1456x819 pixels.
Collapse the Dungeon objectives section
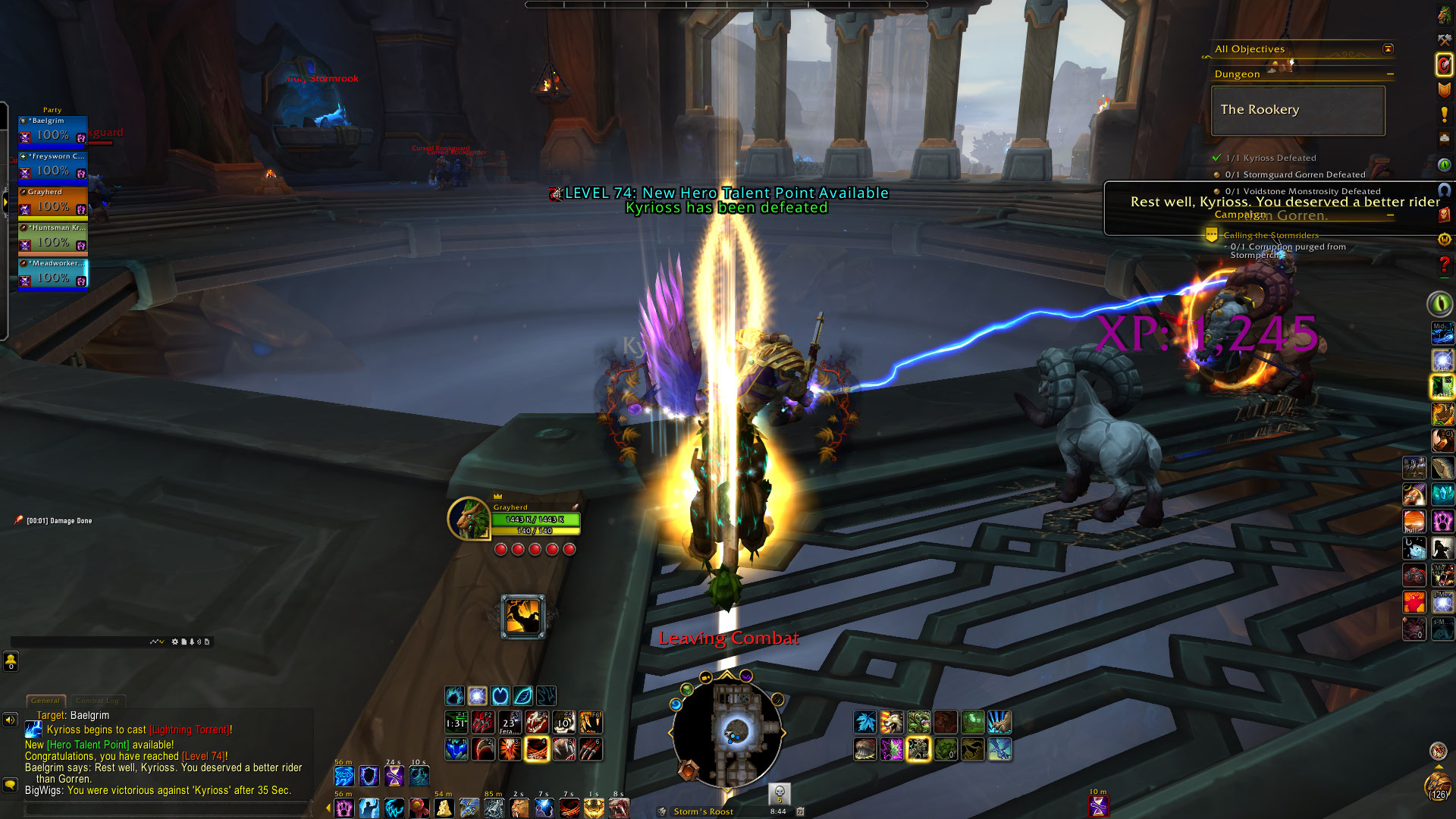pyautogui.click(x=1390, y=74)
